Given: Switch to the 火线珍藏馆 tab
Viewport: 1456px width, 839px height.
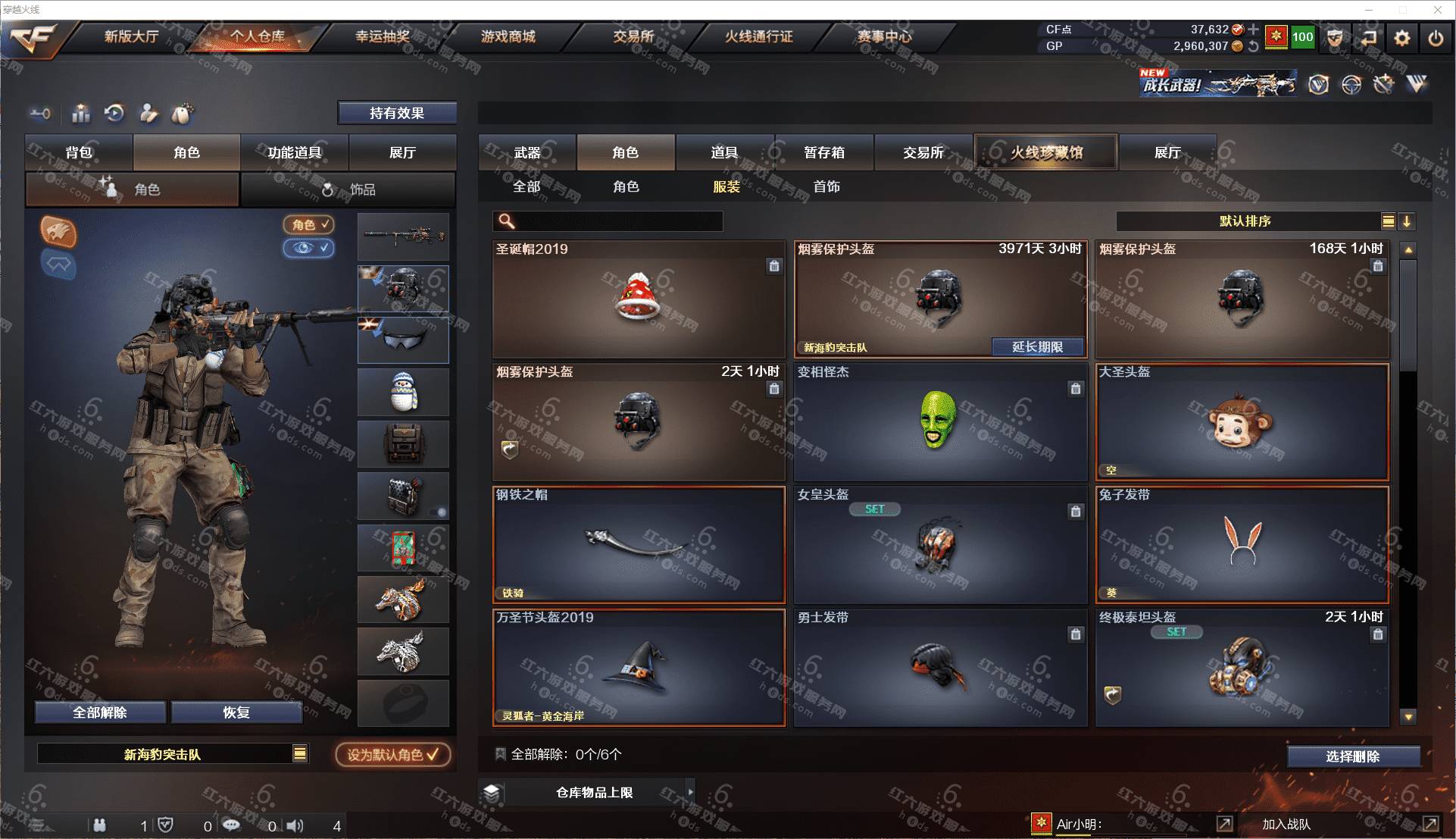Looking at the screenshot, I should (1045, 152).
